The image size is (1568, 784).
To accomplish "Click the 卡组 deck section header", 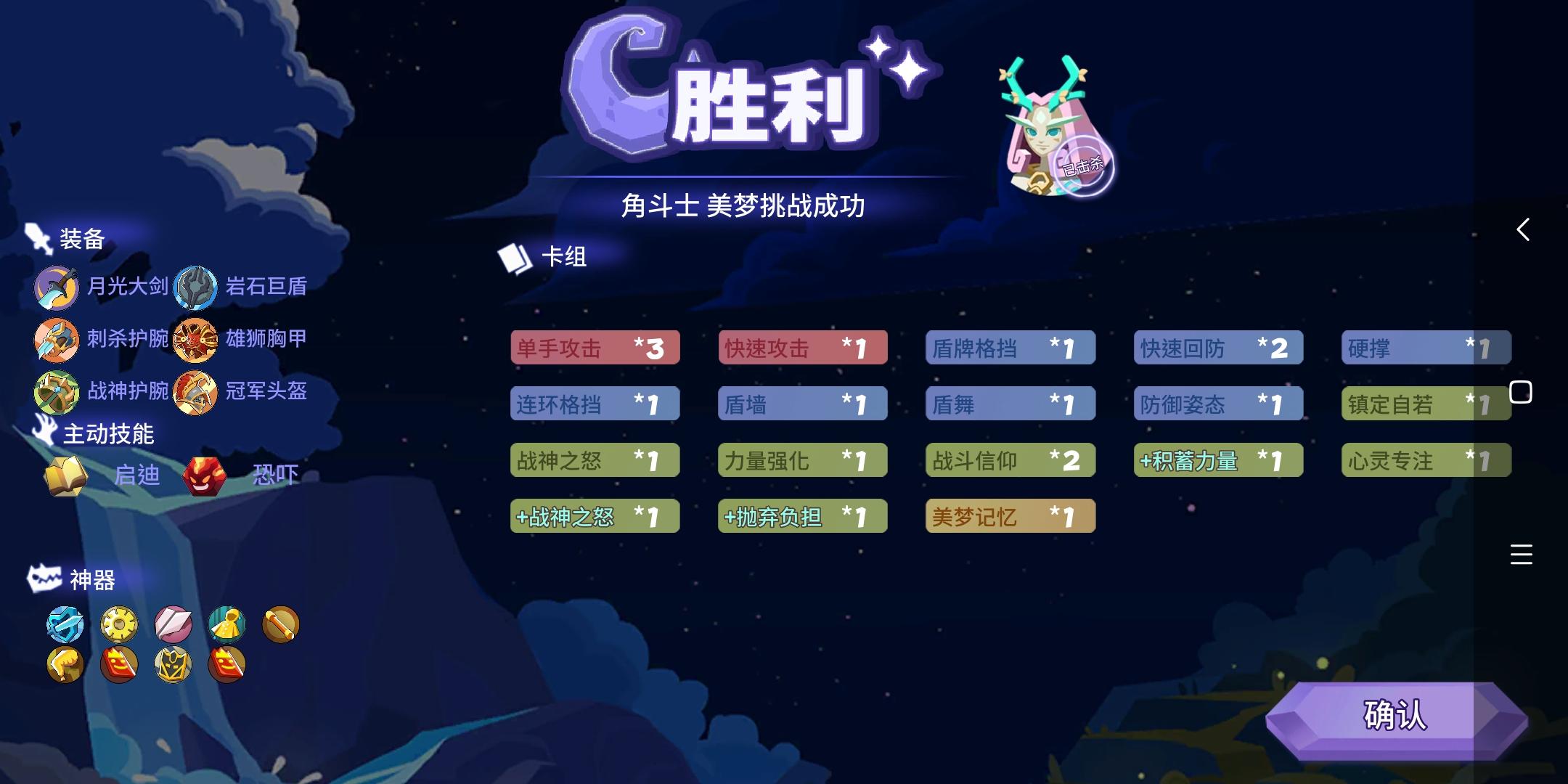I will (563, 256).
